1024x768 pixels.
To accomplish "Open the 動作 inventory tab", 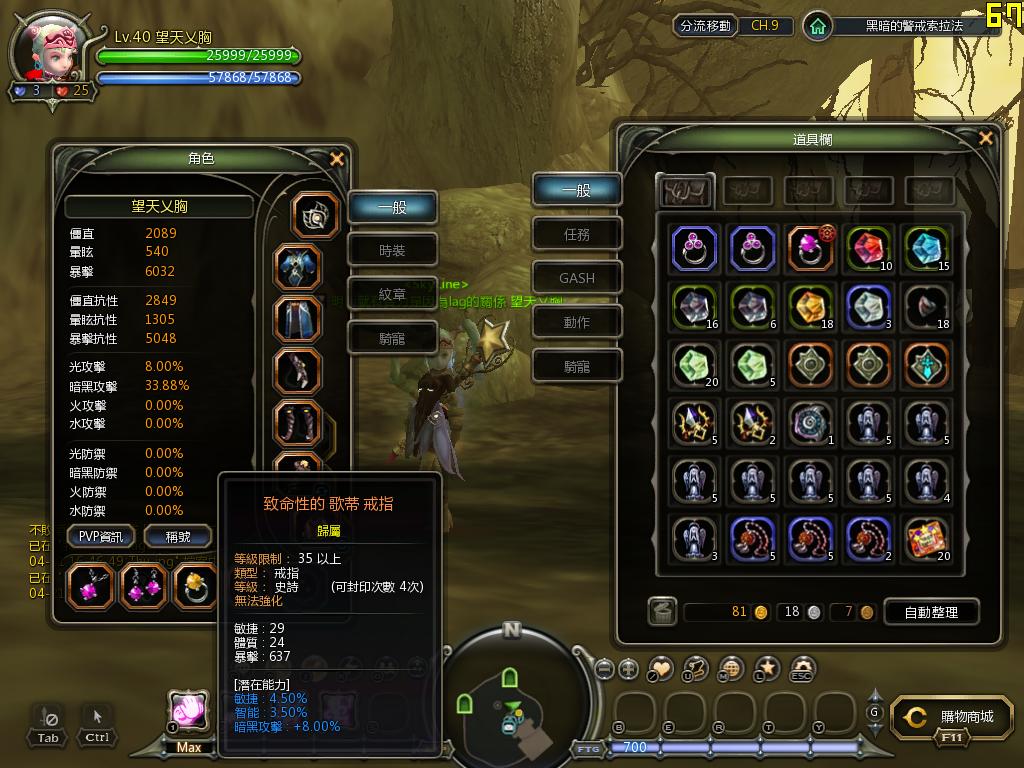I will pyautogui.click(x=577, y=322).
